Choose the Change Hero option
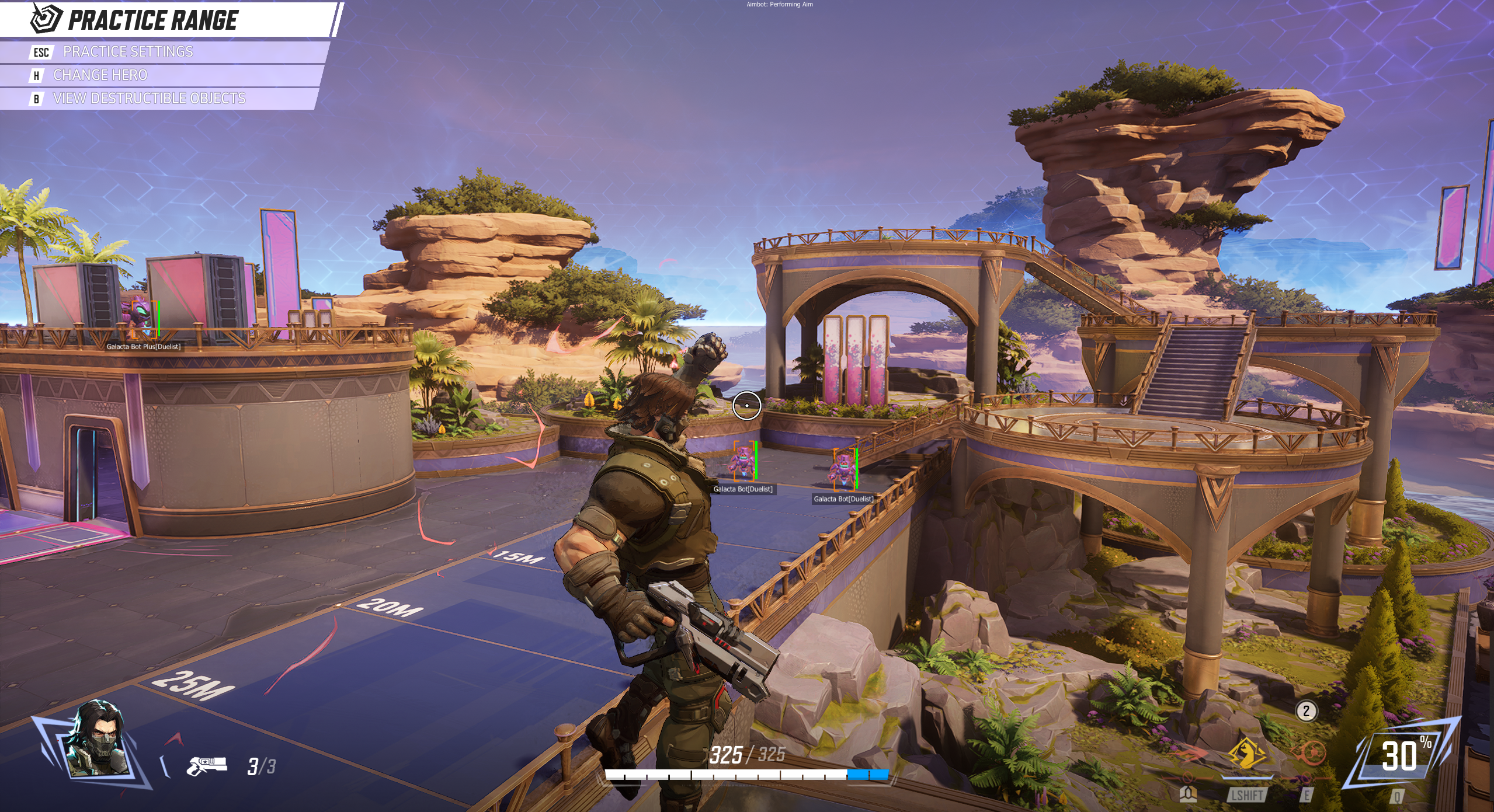 click(x=100, y=75)
